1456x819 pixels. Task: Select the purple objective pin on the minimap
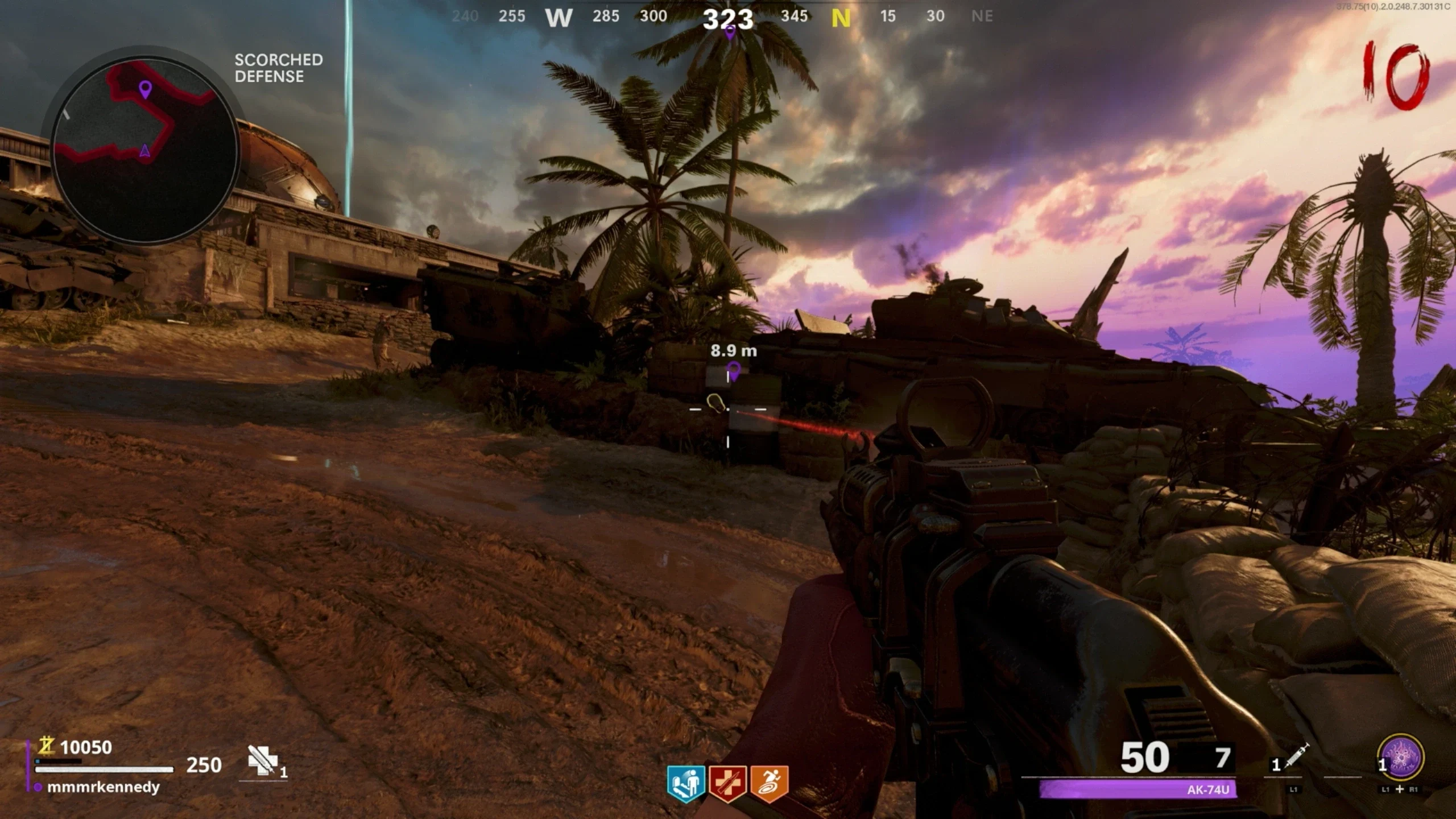pos(146,89)
